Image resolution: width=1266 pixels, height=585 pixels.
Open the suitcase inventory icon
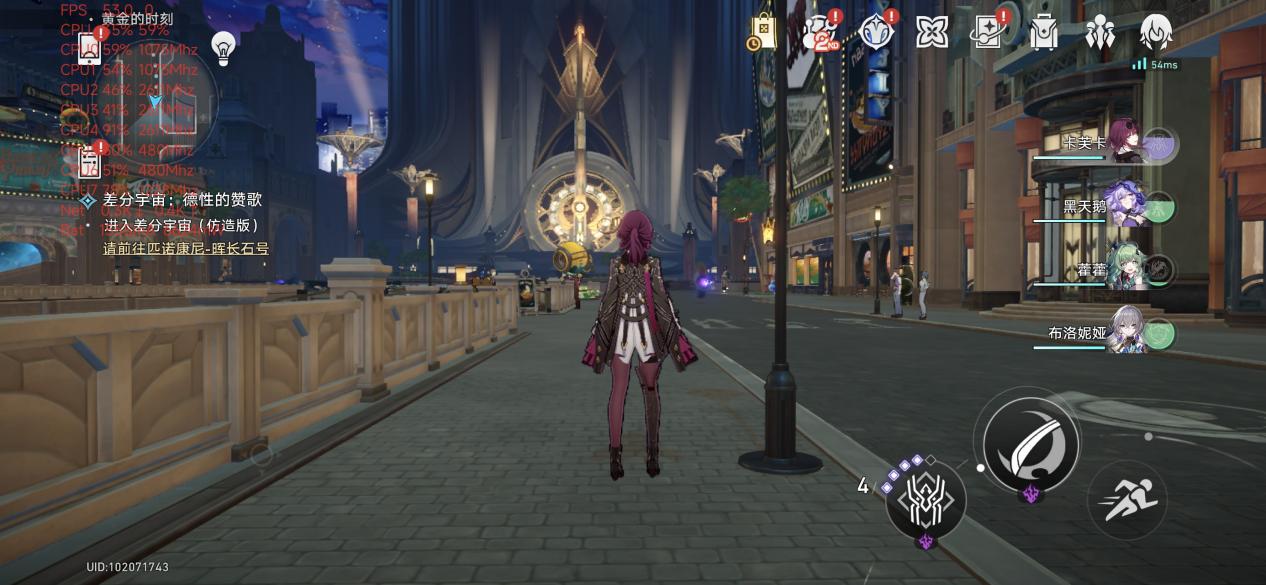(1044, 32)
